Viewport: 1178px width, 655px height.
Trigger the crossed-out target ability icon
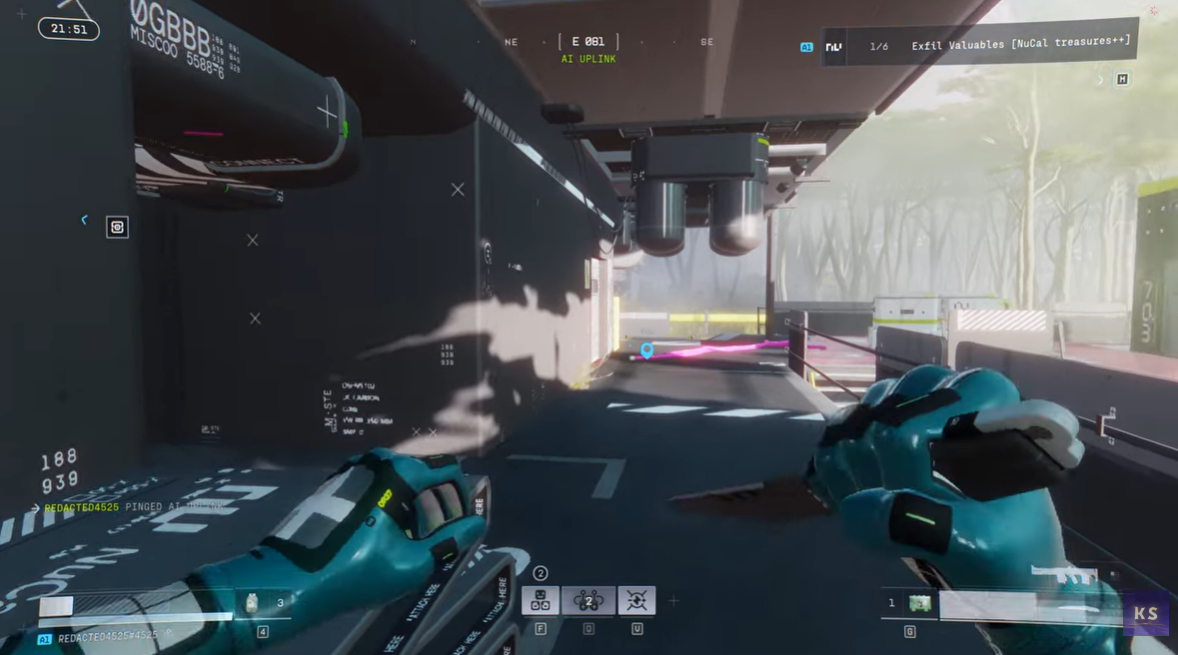click(636, 600)
